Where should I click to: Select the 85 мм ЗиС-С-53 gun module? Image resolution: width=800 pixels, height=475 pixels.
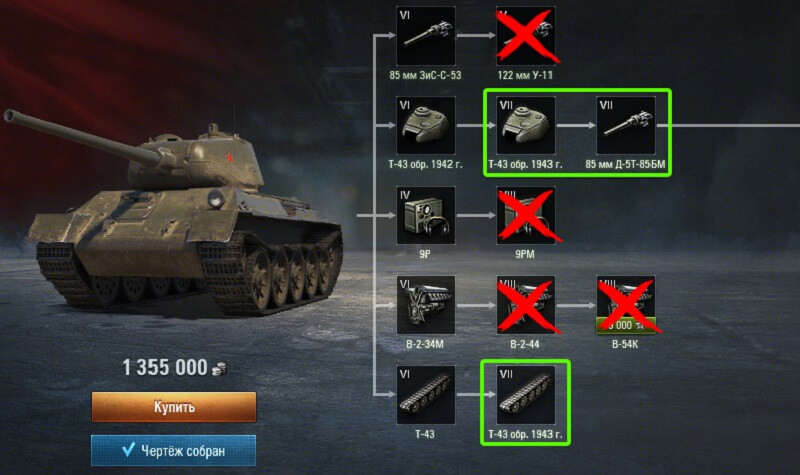pyautogui.click(x=427, y=36)
